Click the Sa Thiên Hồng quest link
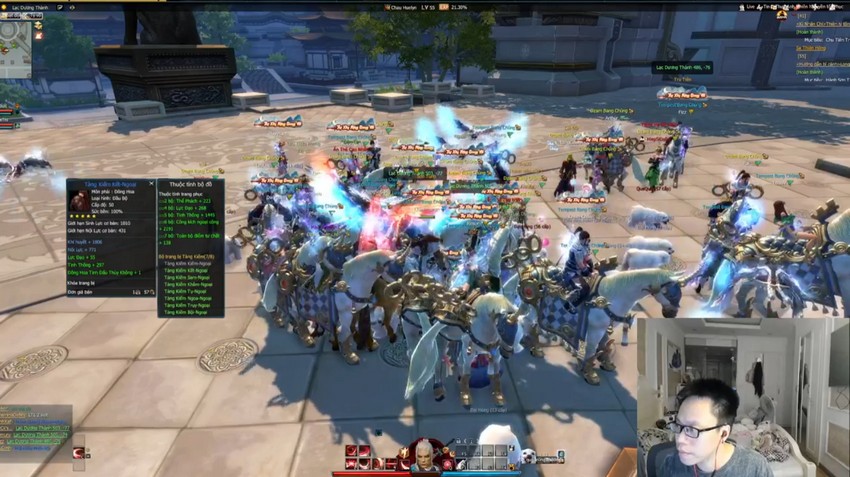 812,47
